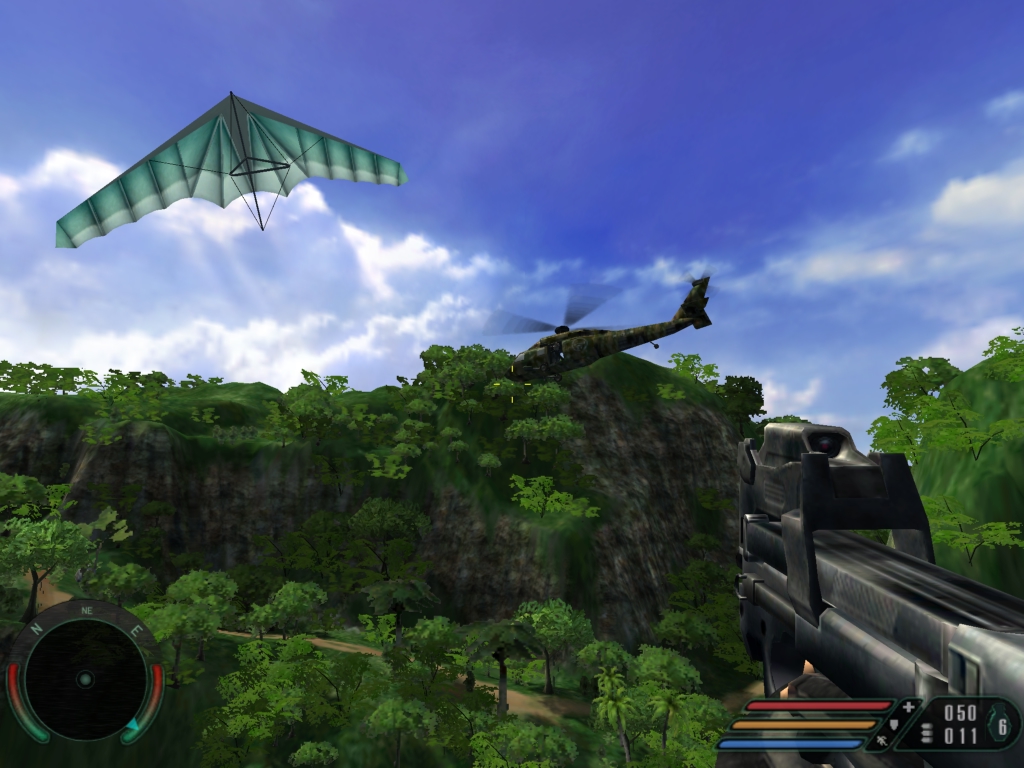Click the circular radar minimap

click(x=85, y=679)
